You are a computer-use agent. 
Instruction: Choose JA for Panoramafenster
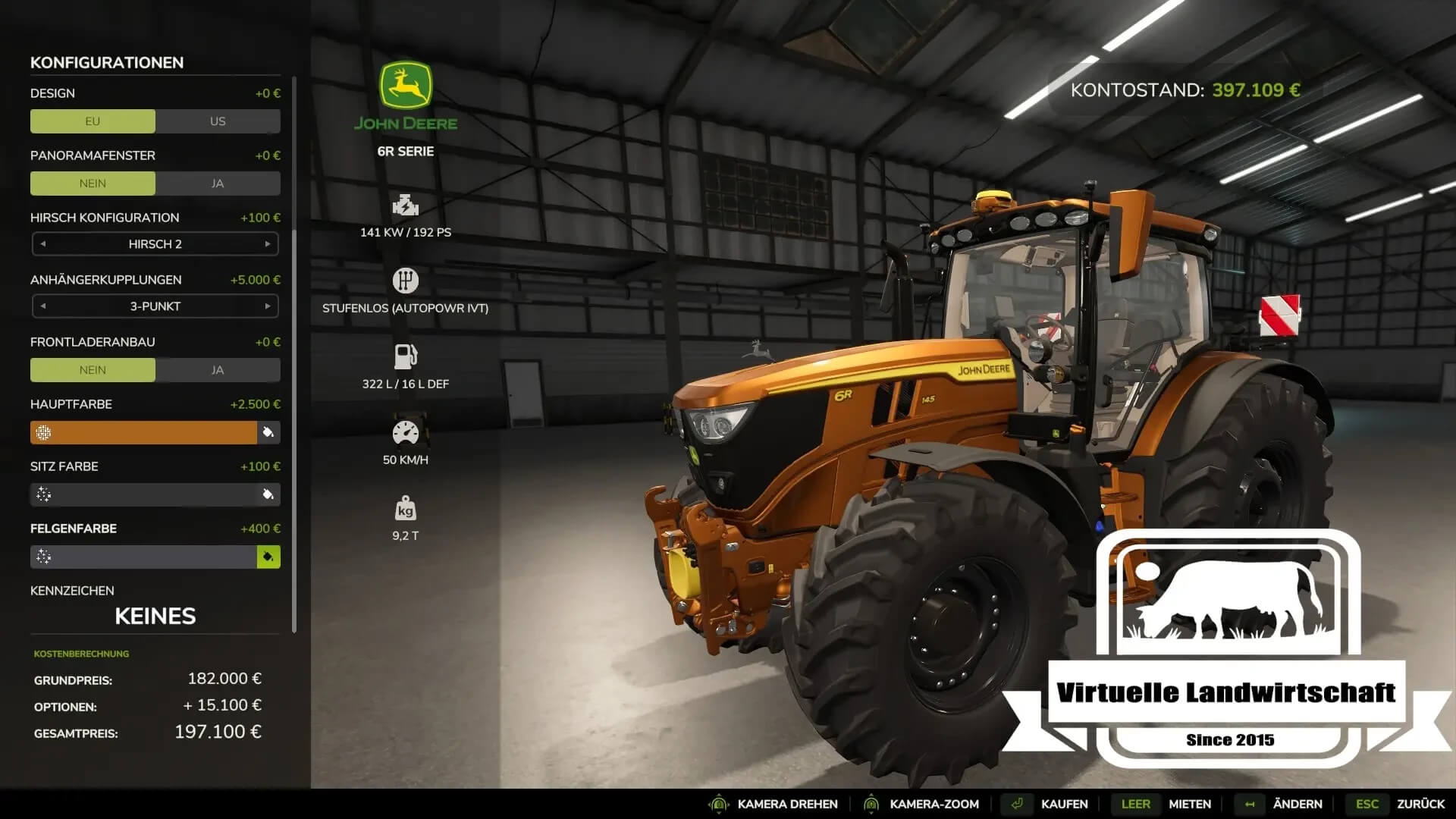[x=218, y=184]
